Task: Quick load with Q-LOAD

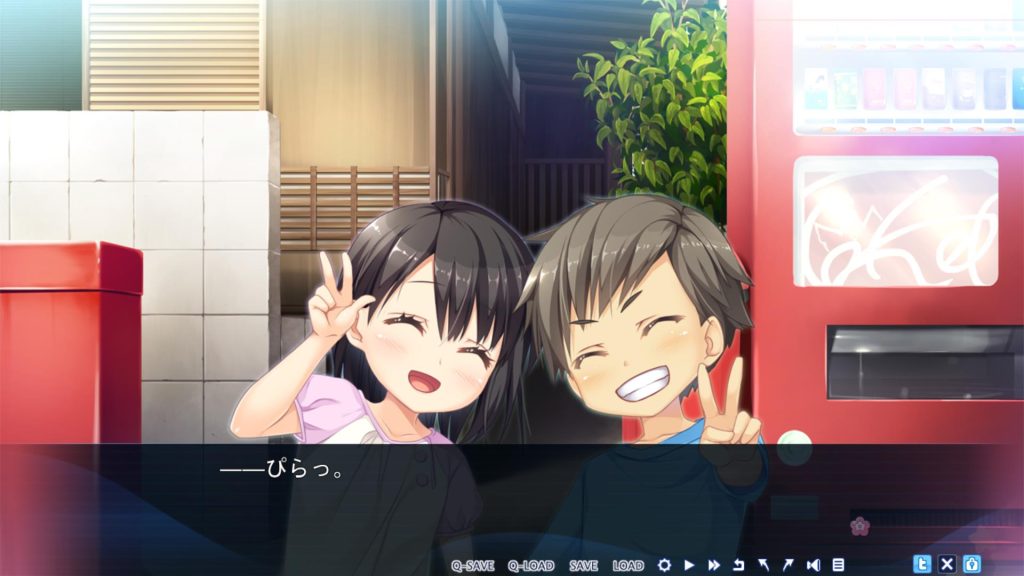Action: coord(530,565)
